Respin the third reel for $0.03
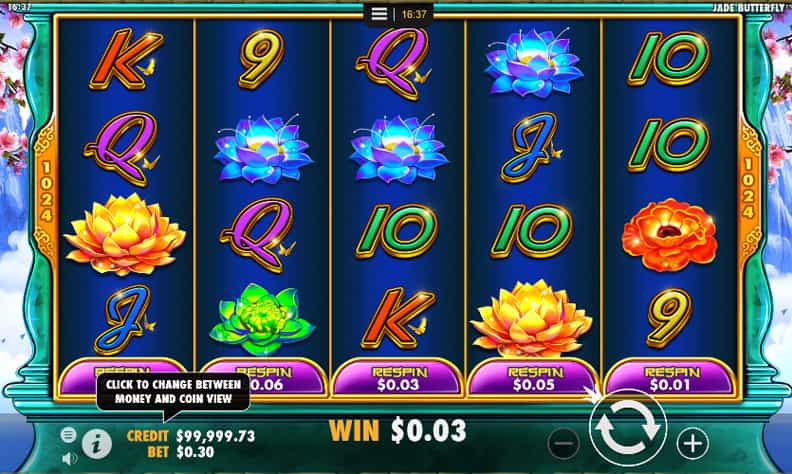The height and width of the screenshot is (474, 792). tap(399, 378)
